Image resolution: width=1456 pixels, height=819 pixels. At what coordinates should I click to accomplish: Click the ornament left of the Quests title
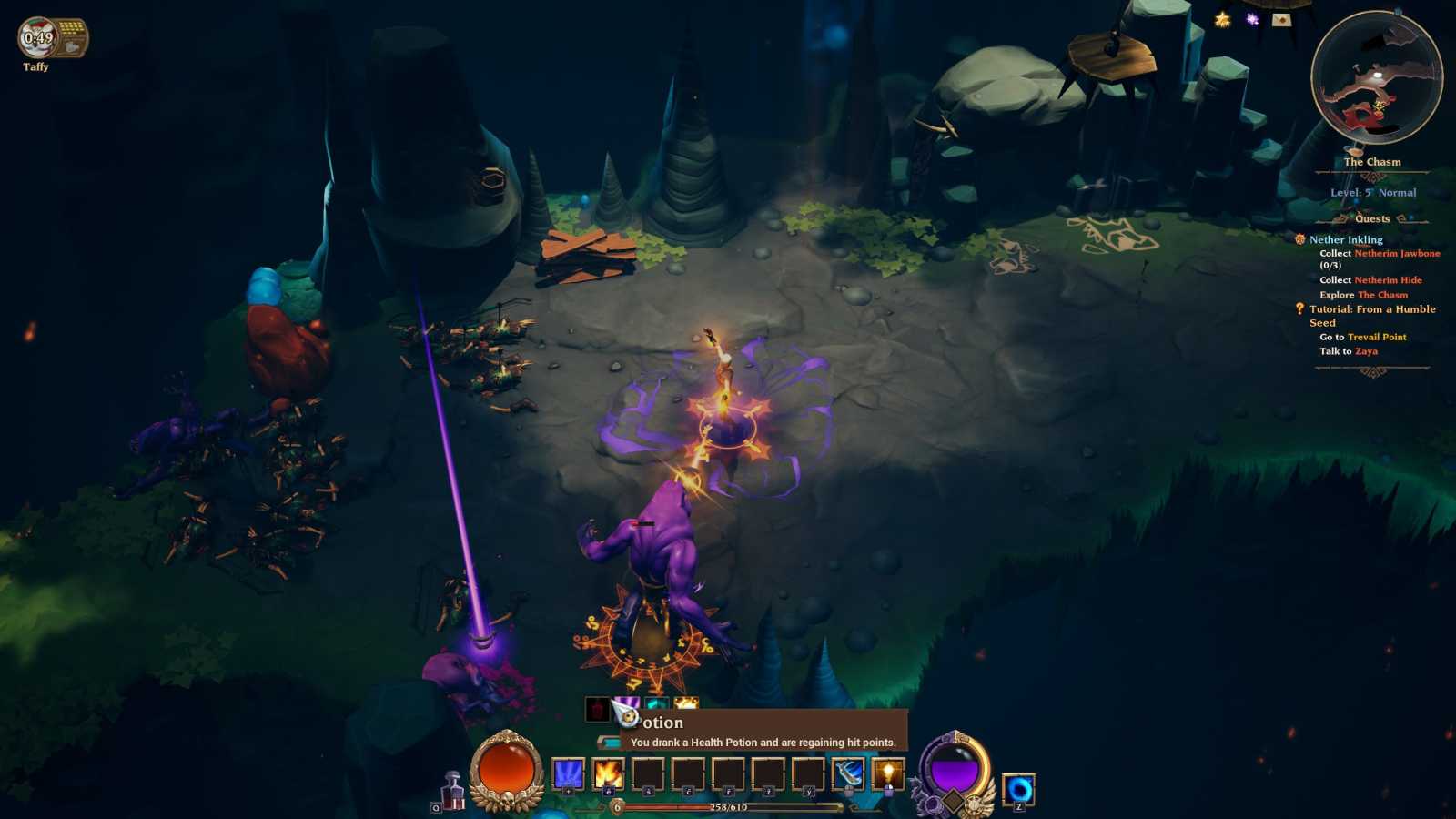tap(1340, 218)
